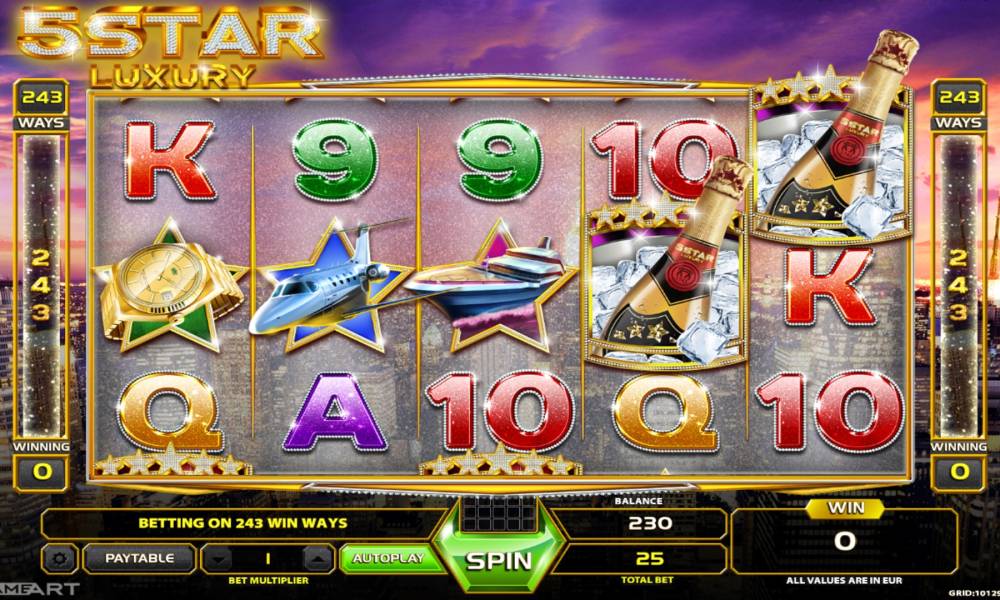Open the Paytable
Image resolution: width=1000 pixels, height=600 pixels.
(x=139, y=558)
